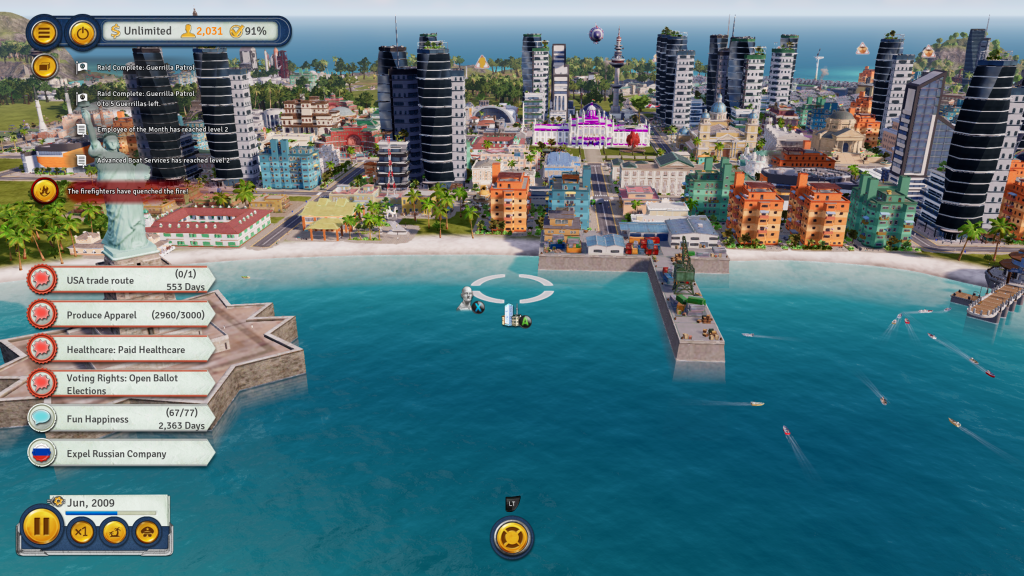Open the Fun Happiness objective
Image resolution: width=1024 pixels, height=576 pixels.
pyautogui.click(x=120, y=419)
